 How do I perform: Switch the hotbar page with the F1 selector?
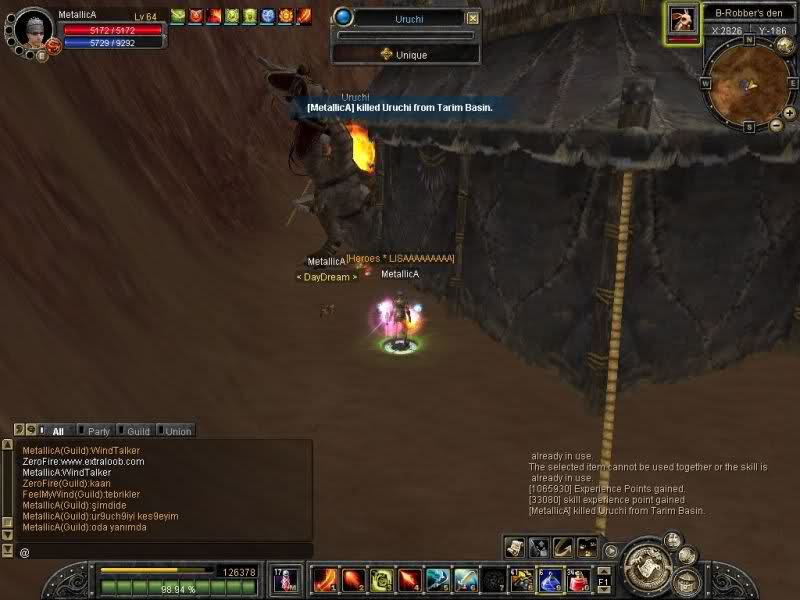pyautogui.click(x=604, y=579)
